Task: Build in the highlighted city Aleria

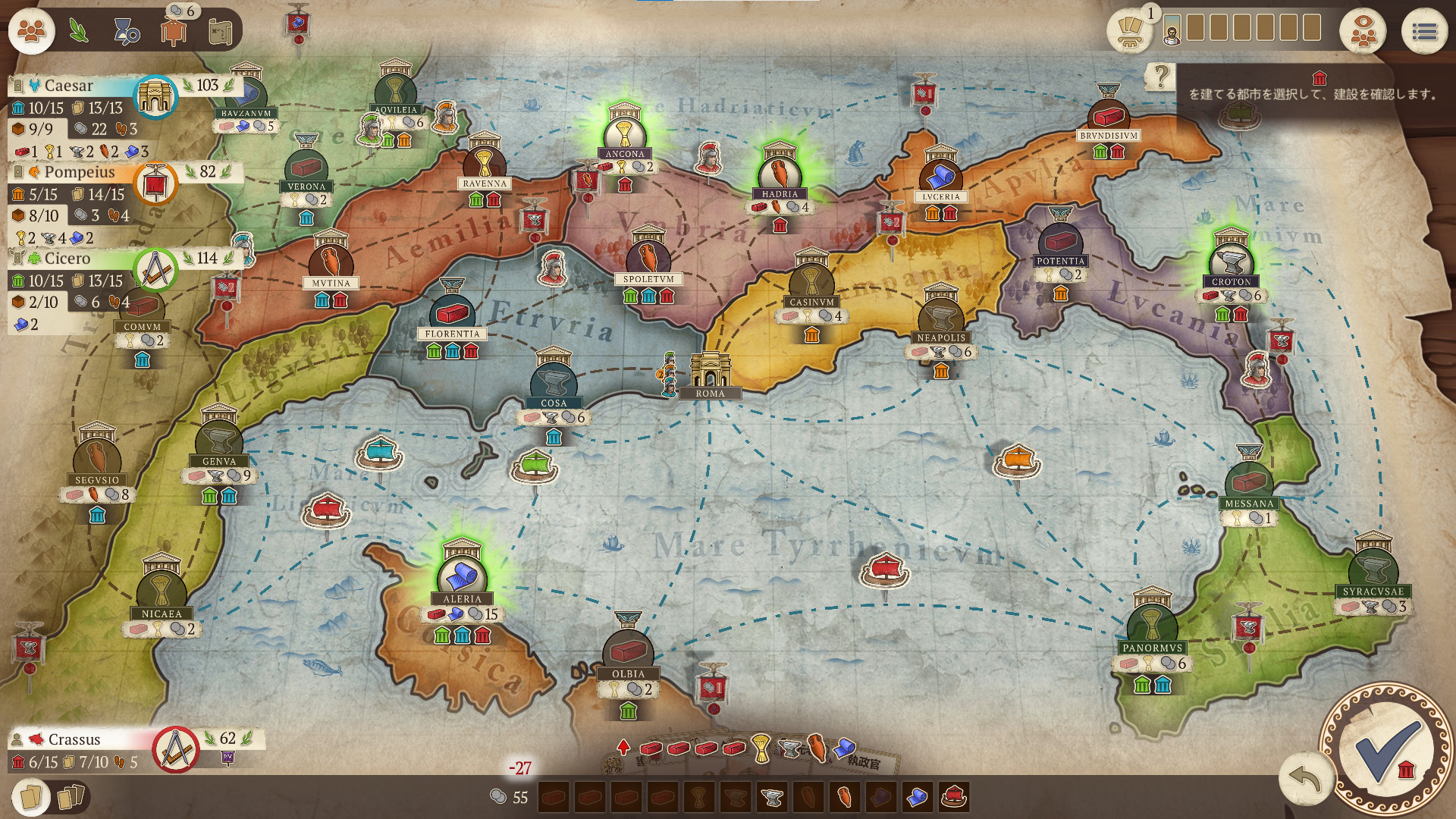Action: coord(462,578)
